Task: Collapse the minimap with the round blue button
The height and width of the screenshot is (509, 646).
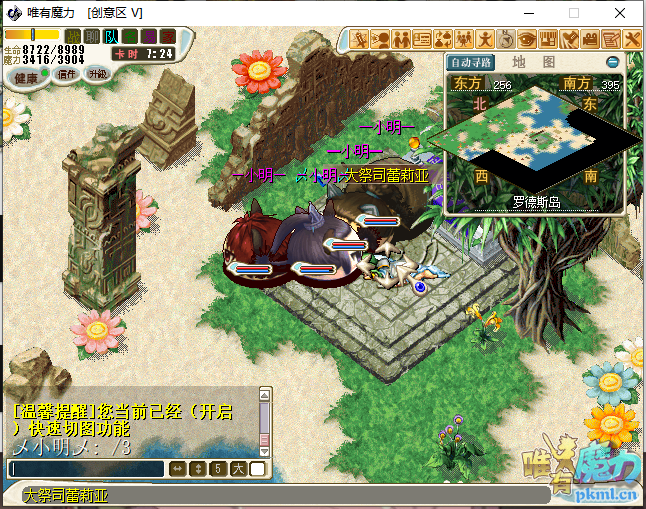Action: pyautogui.click(x=612, y=62)
